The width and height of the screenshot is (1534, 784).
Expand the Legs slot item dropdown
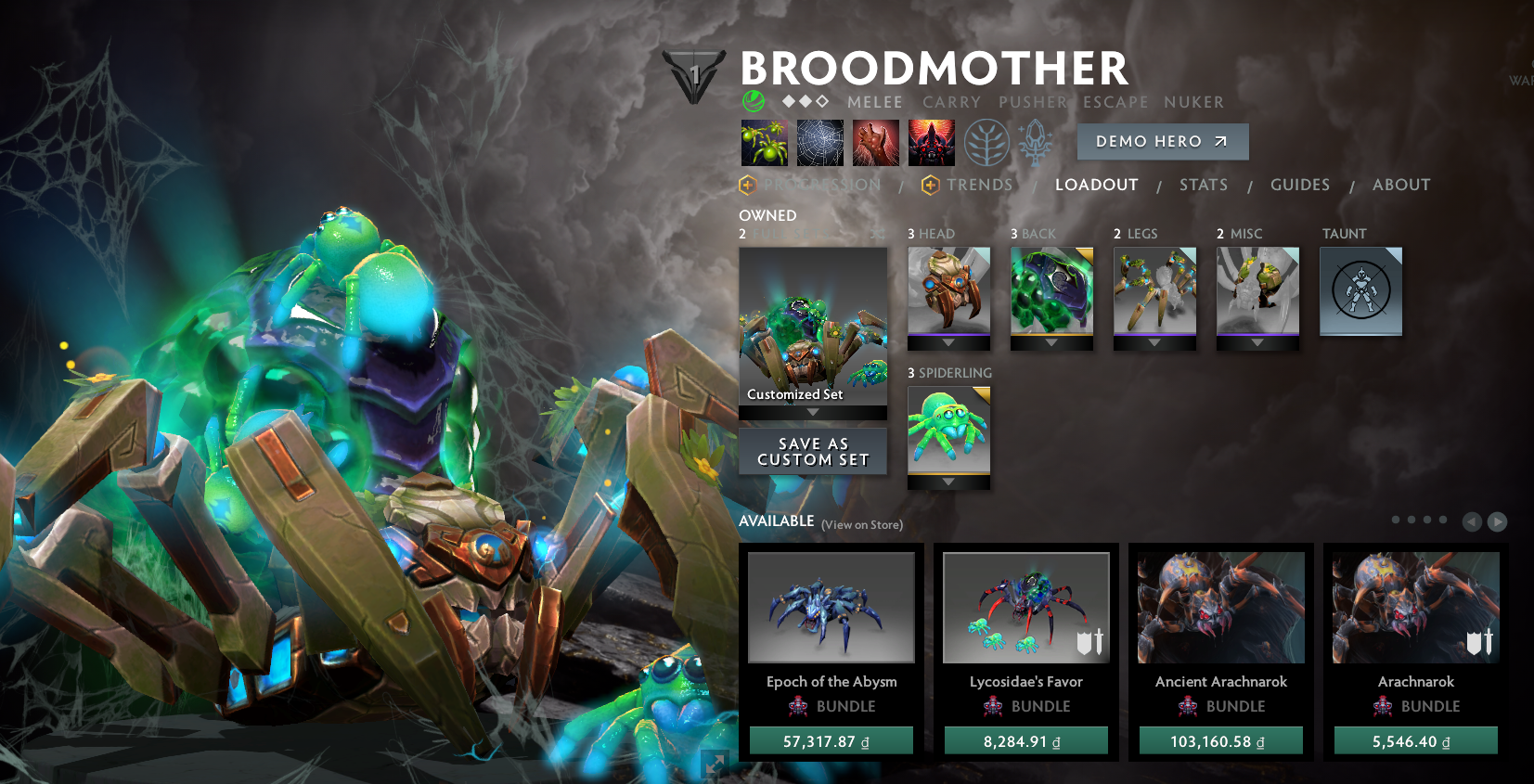[1154, 343]
